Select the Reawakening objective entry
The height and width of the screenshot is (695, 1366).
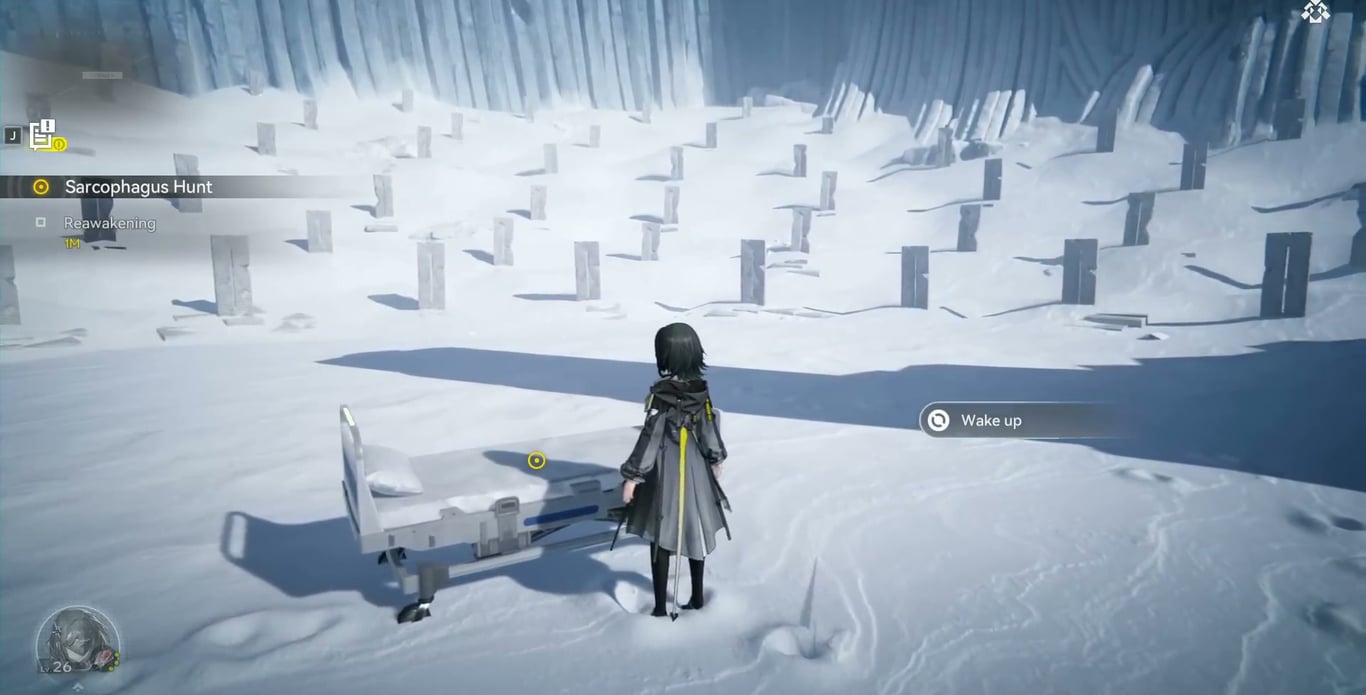(109, 223)
